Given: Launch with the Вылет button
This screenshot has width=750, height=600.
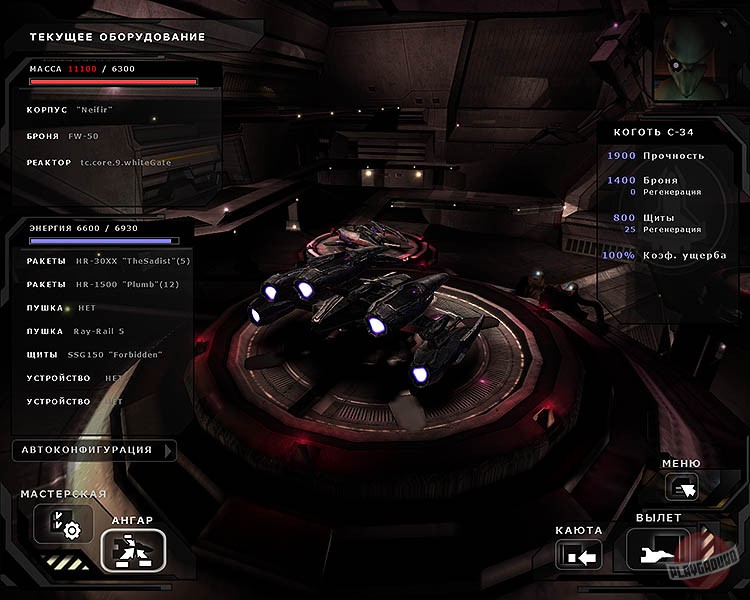Looking at the screenshot, I should 657,549.
